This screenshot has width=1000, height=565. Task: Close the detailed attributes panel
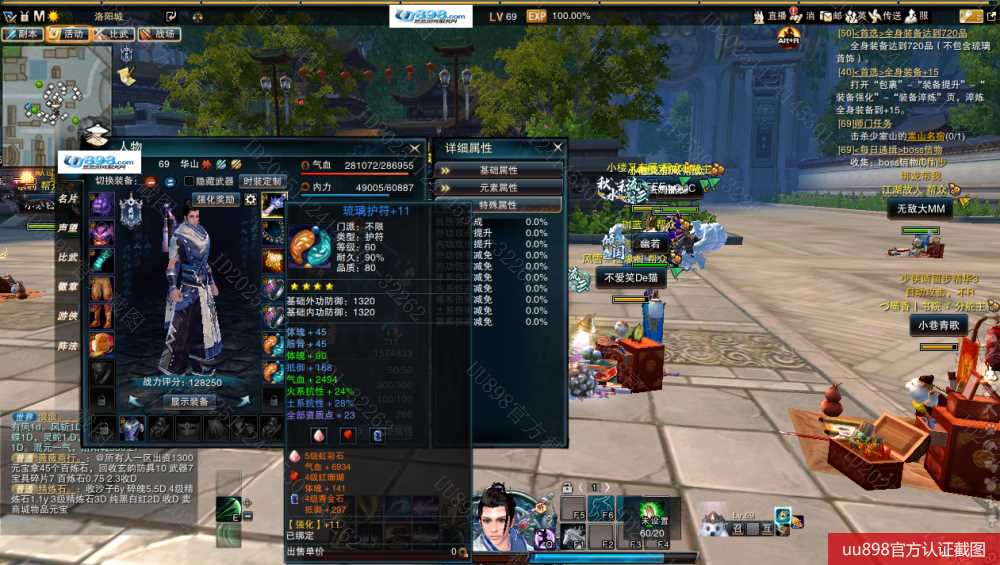[x=558, y=147]
